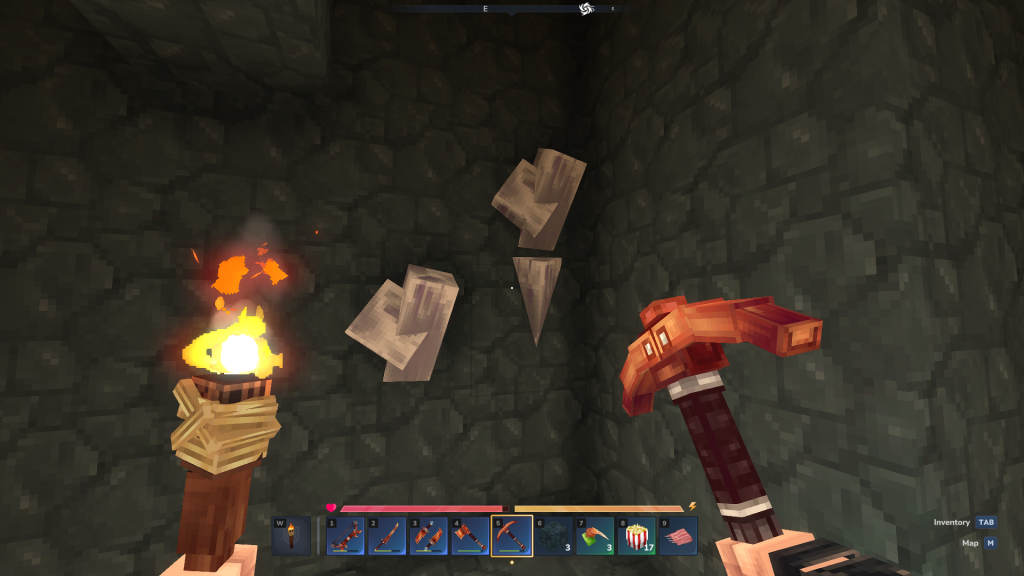Open the Inventory
This screenshot has height=576, width=1024.
point(965,522)
